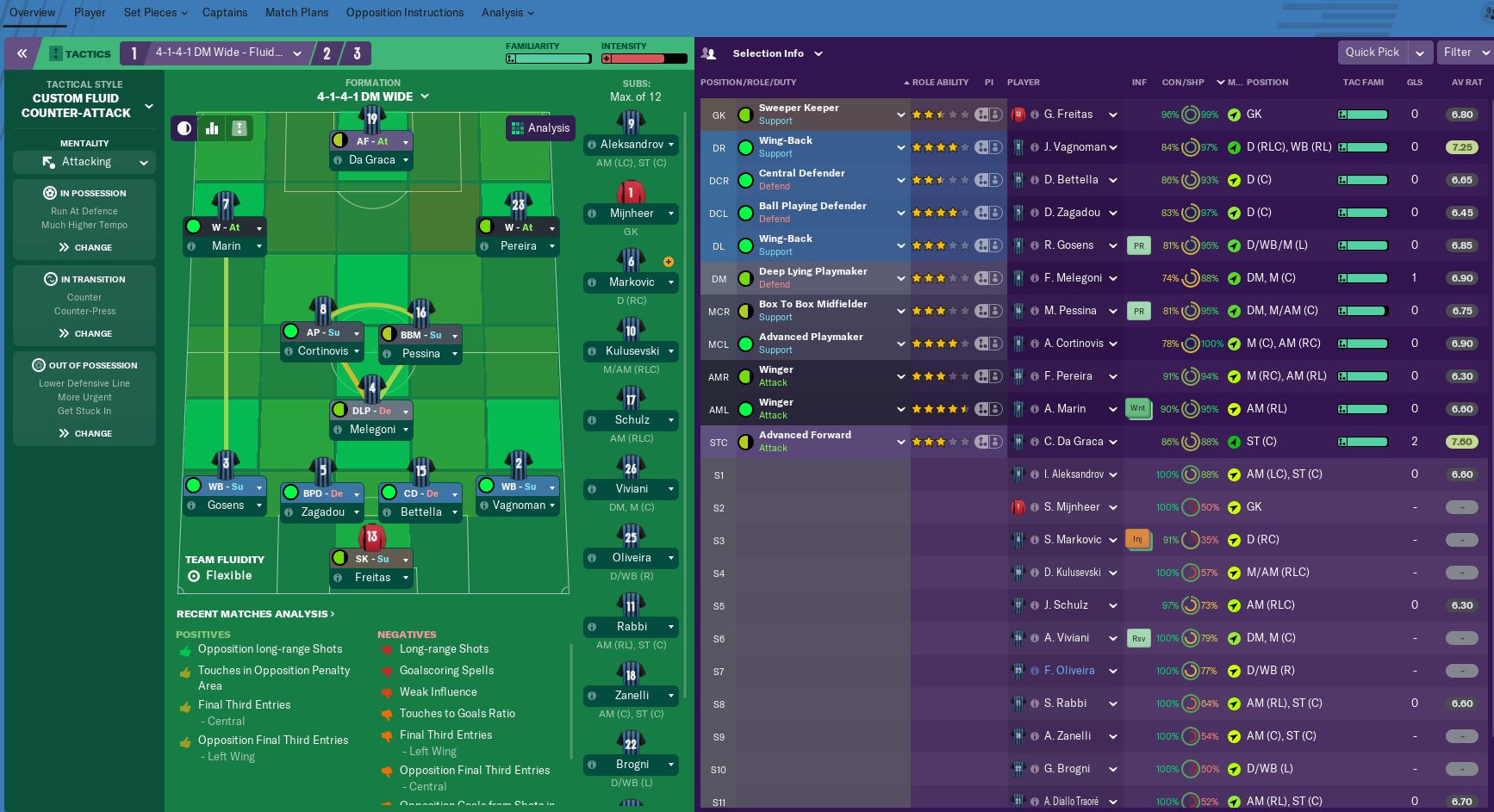Open the 4-1-4-1 DM Wide formation dropdown
Image resolution: width=1494 pixels, height=812 pixels.
pos(297,53)
